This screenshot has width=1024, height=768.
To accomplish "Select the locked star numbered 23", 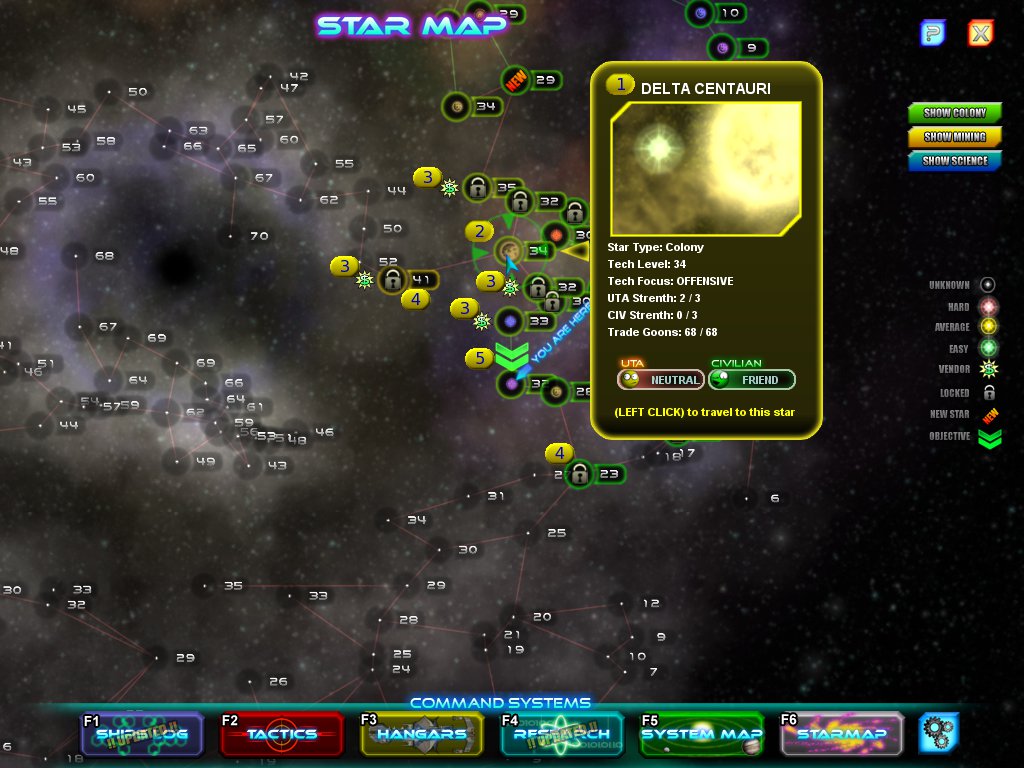I will tap(579, 474).
